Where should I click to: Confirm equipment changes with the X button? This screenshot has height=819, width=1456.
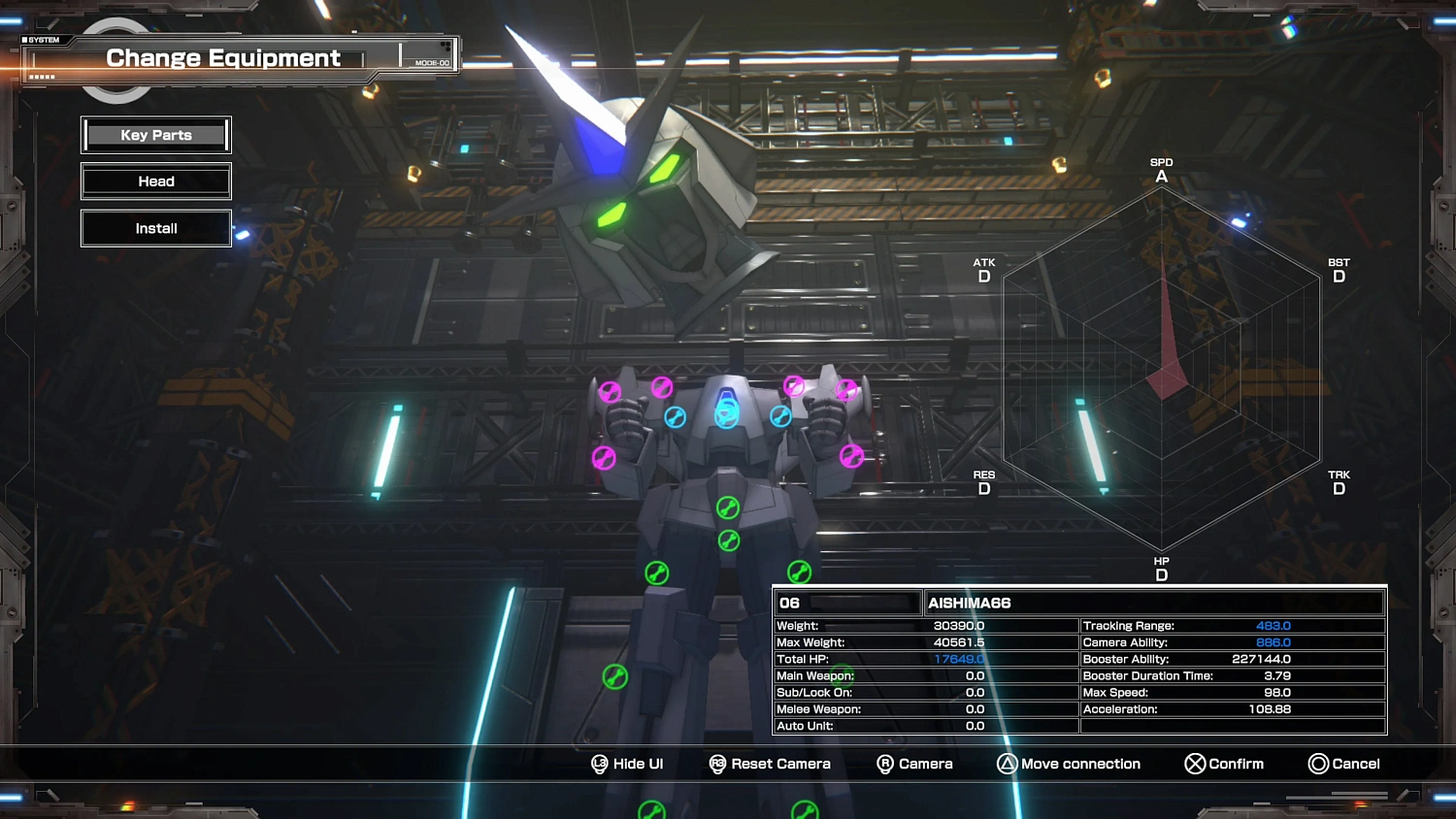click(1195, 764)
